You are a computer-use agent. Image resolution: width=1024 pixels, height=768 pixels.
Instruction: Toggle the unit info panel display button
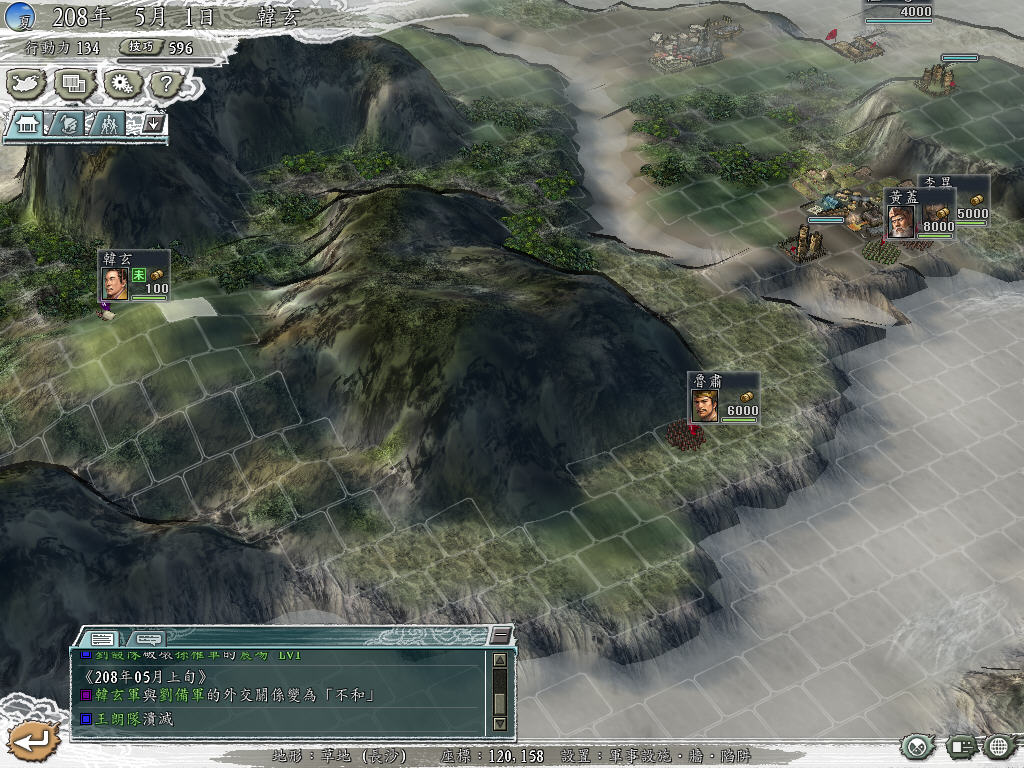point(960,746)
